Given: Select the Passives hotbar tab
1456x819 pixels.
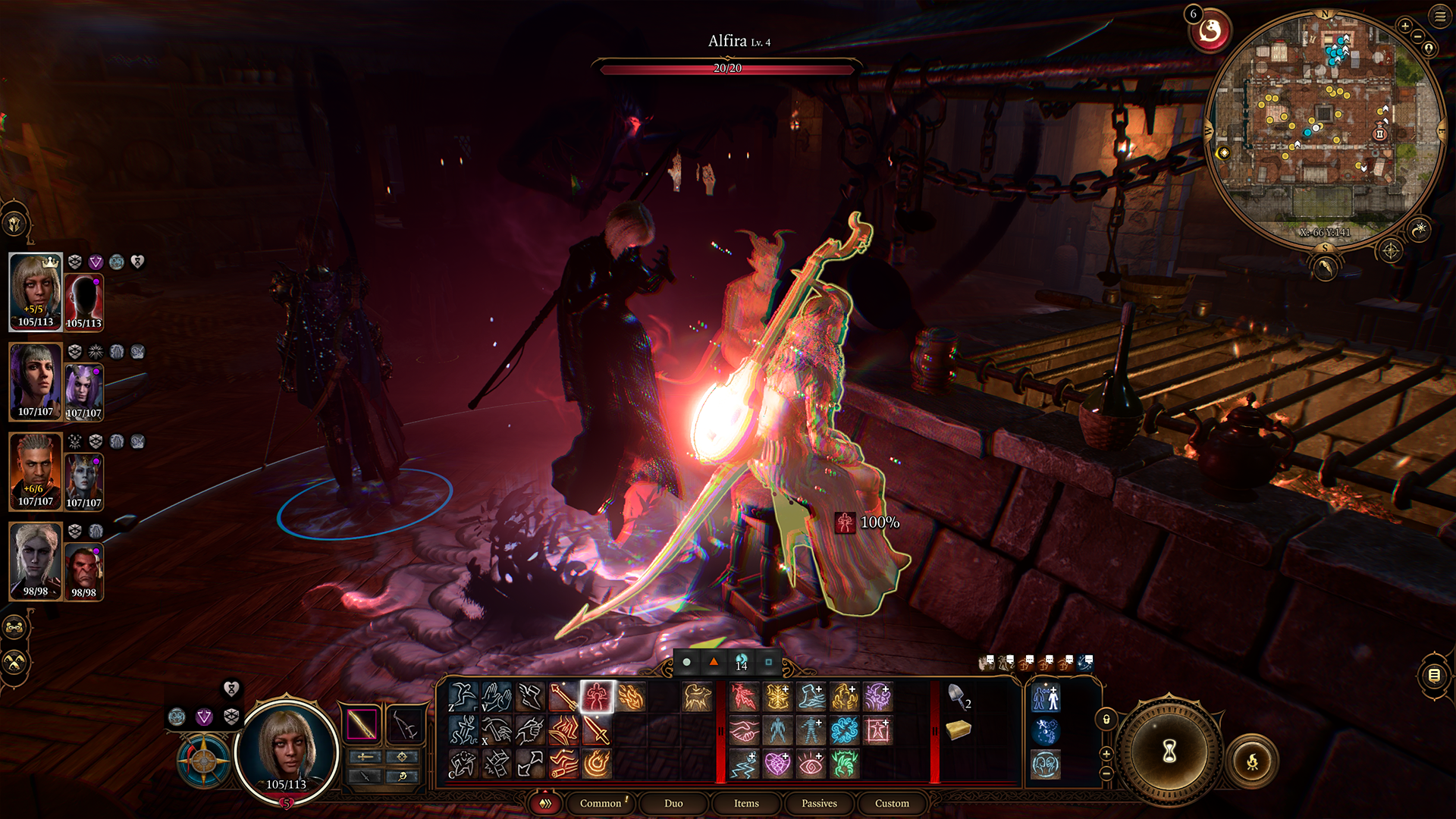Looking at the screenshot, I should tap(819, 803).
